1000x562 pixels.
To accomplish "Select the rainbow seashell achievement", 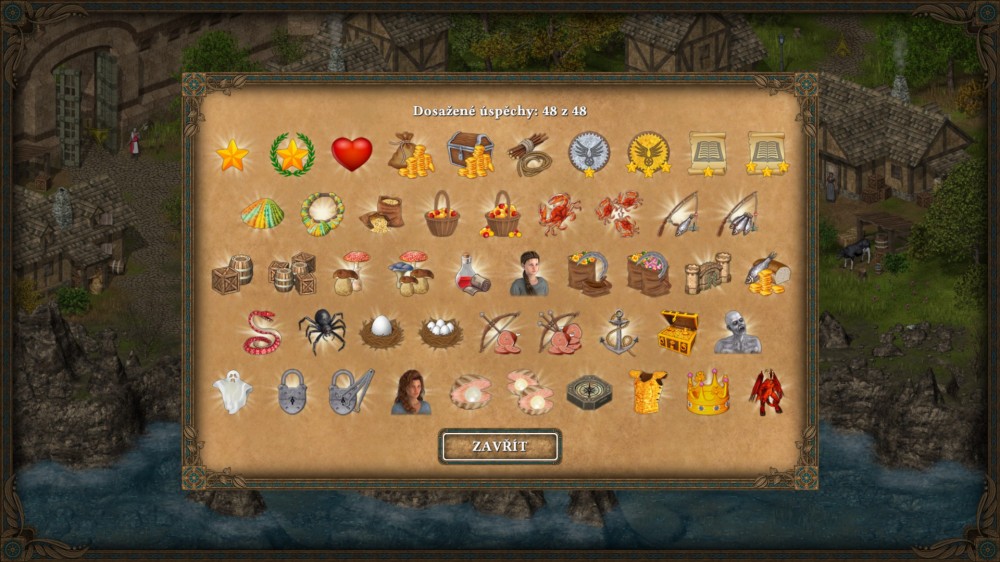I will pos(262,213).
